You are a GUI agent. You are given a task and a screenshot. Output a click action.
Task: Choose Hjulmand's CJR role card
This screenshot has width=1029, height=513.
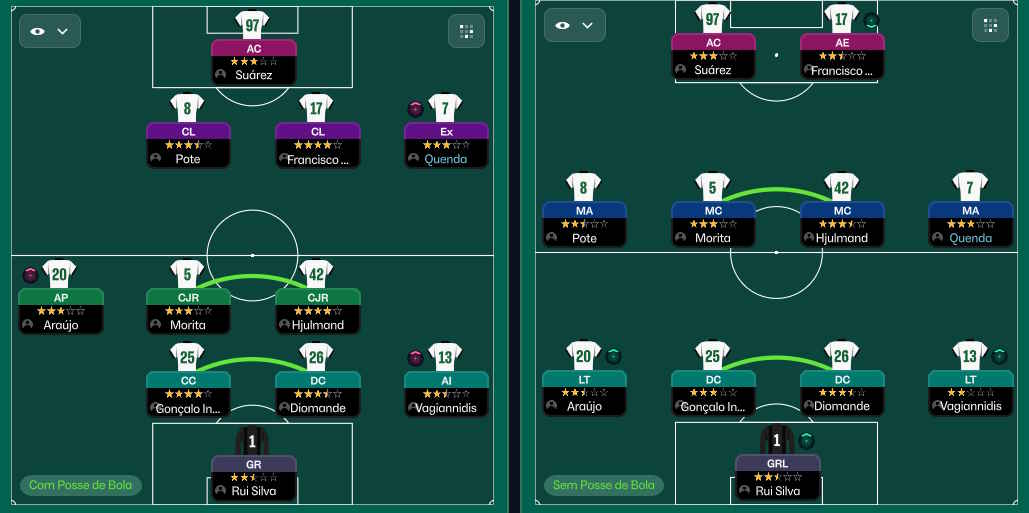click(317, 311)
